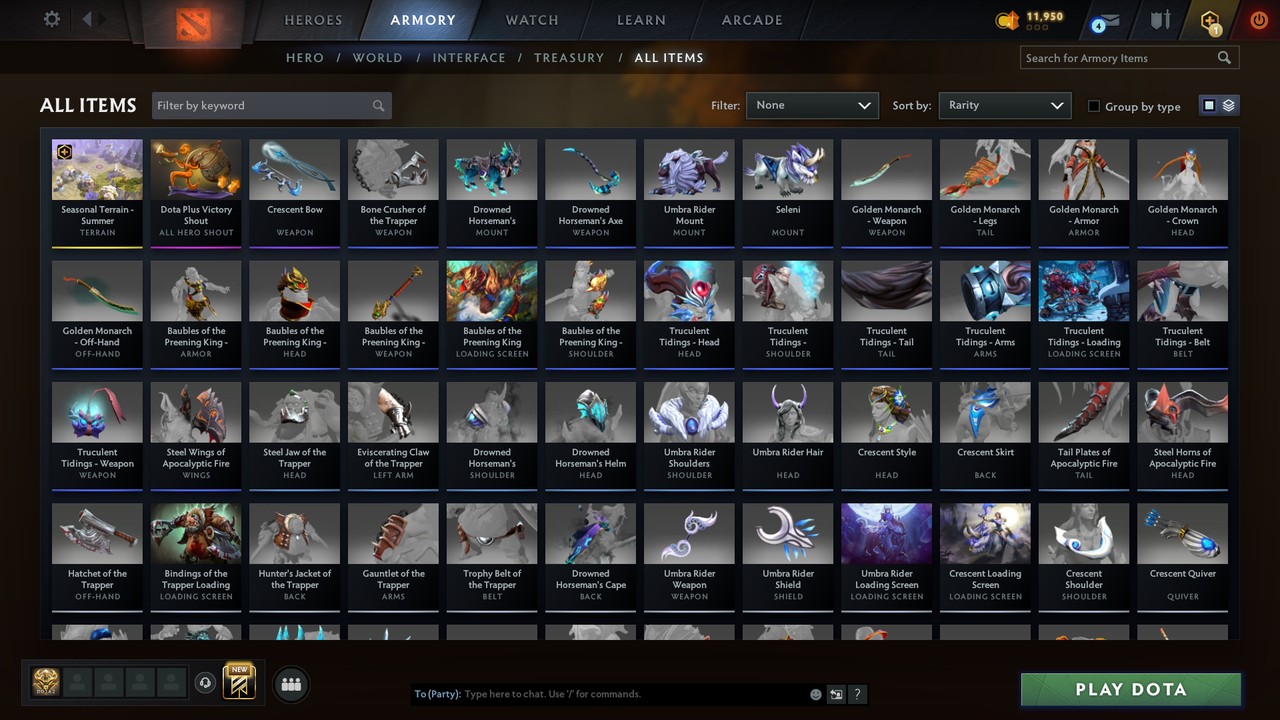Open the mail notifications icon showing 4
The width and height of the screenshot is (1280, 720).
1105,20
